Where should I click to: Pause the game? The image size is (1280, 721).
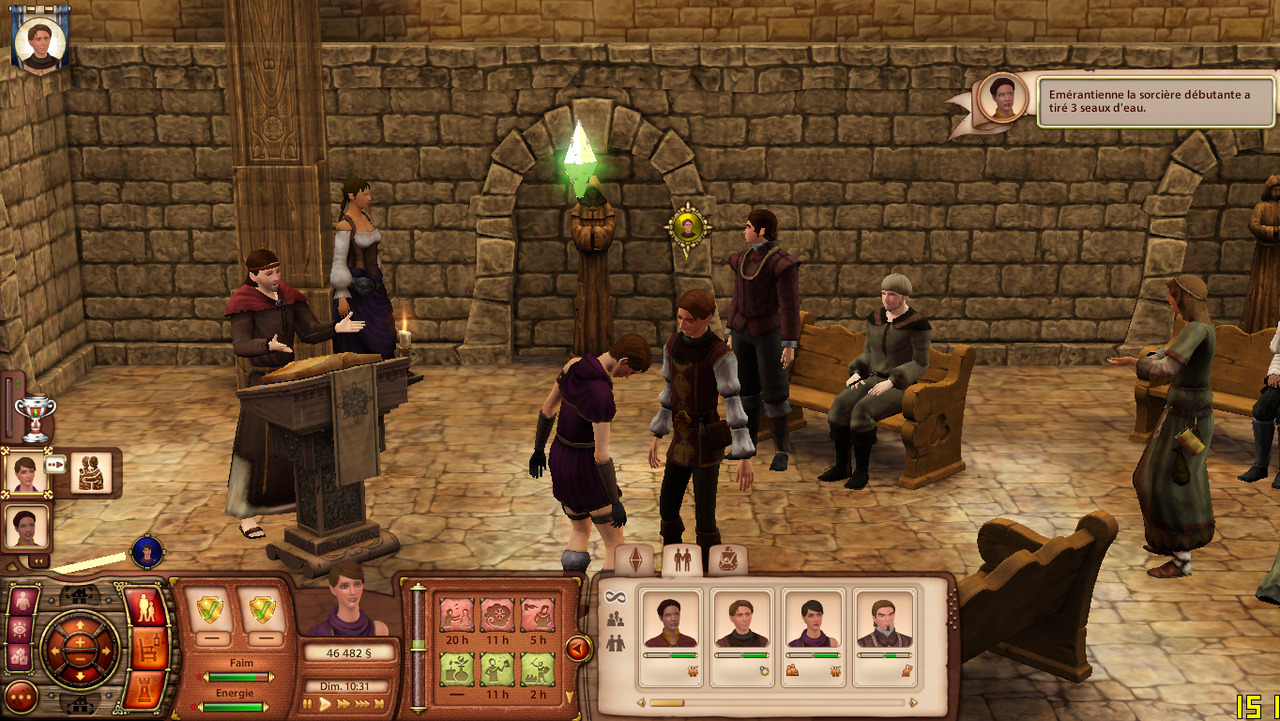click(308, 704)
